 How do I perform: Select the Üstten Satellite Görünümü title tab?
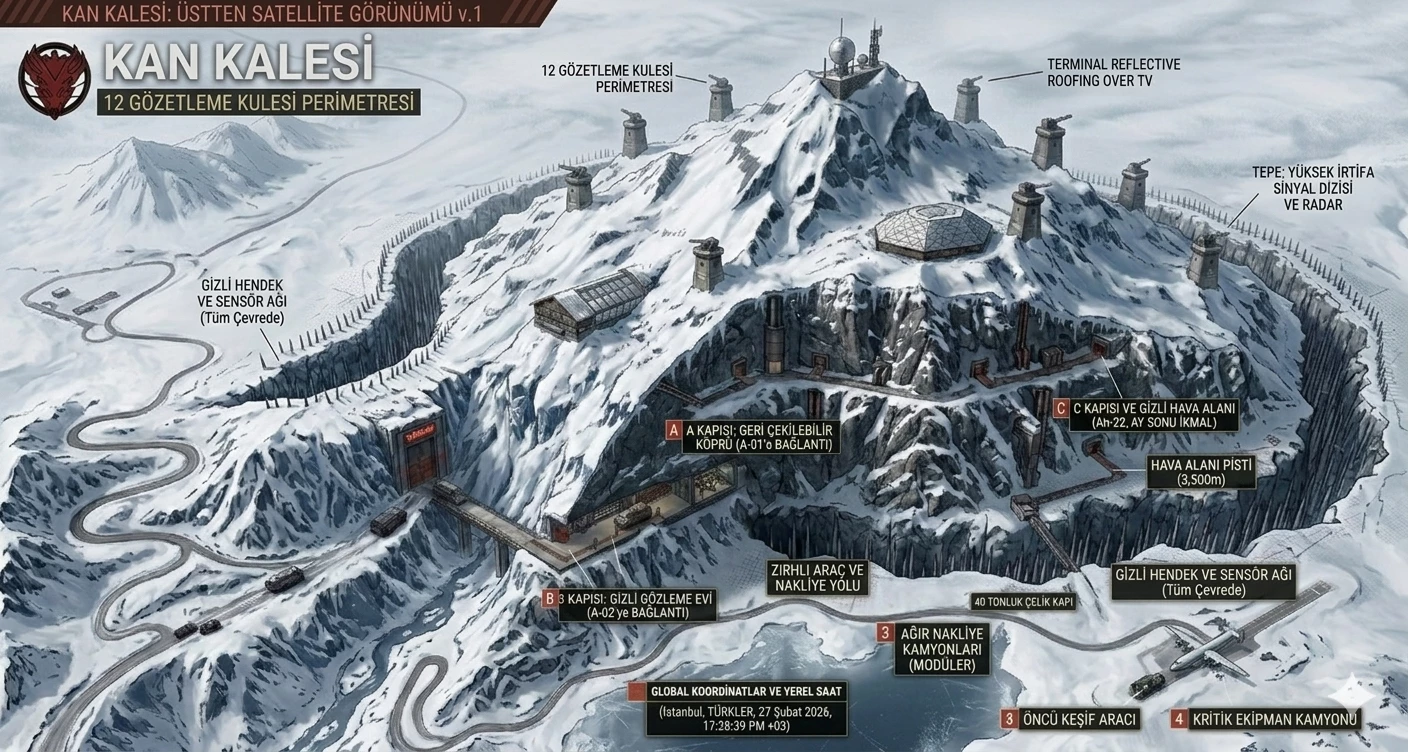(x=270, y=13)
